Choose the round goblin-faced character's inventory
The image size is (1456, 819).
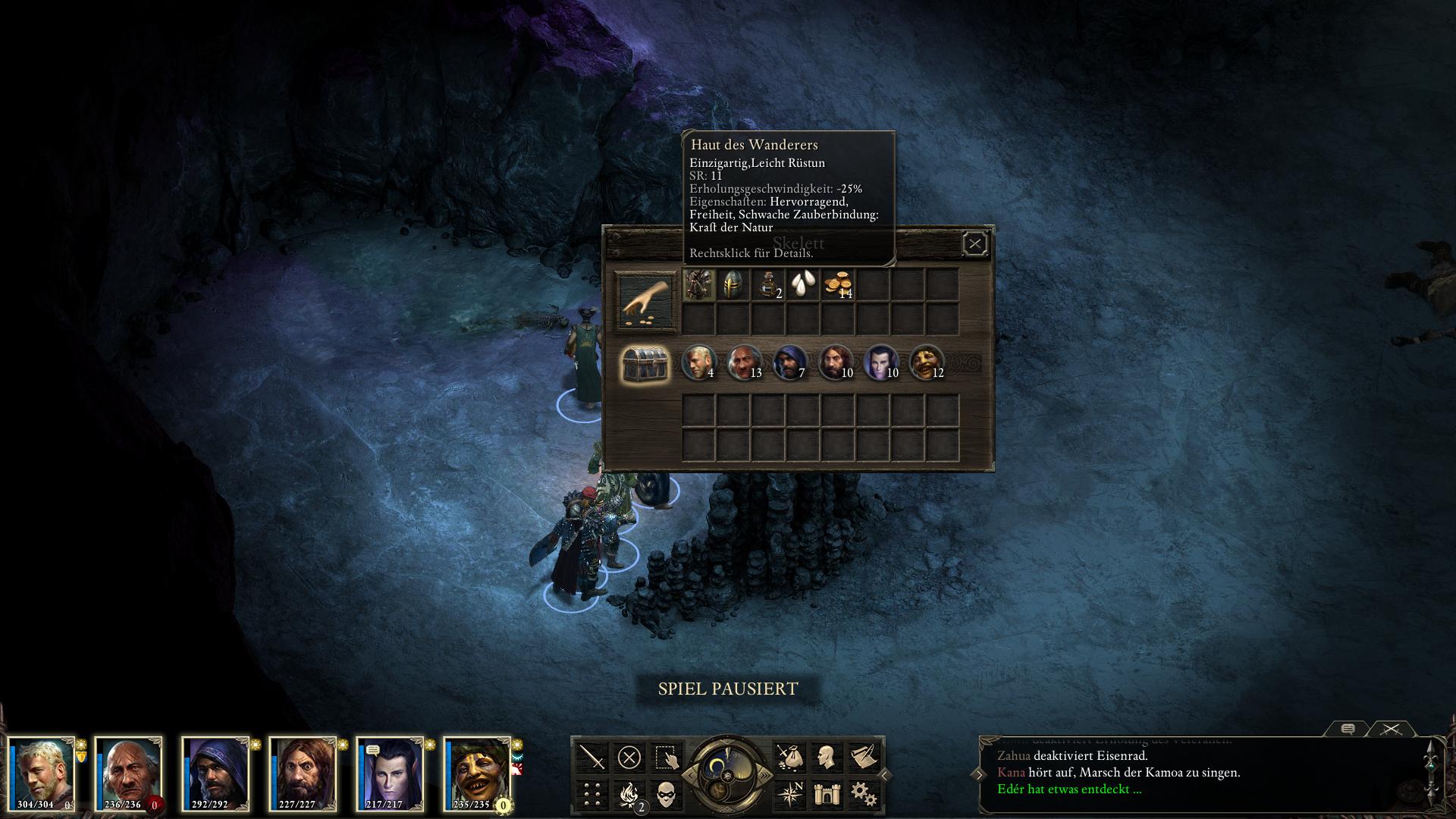[x=926, y=362]
